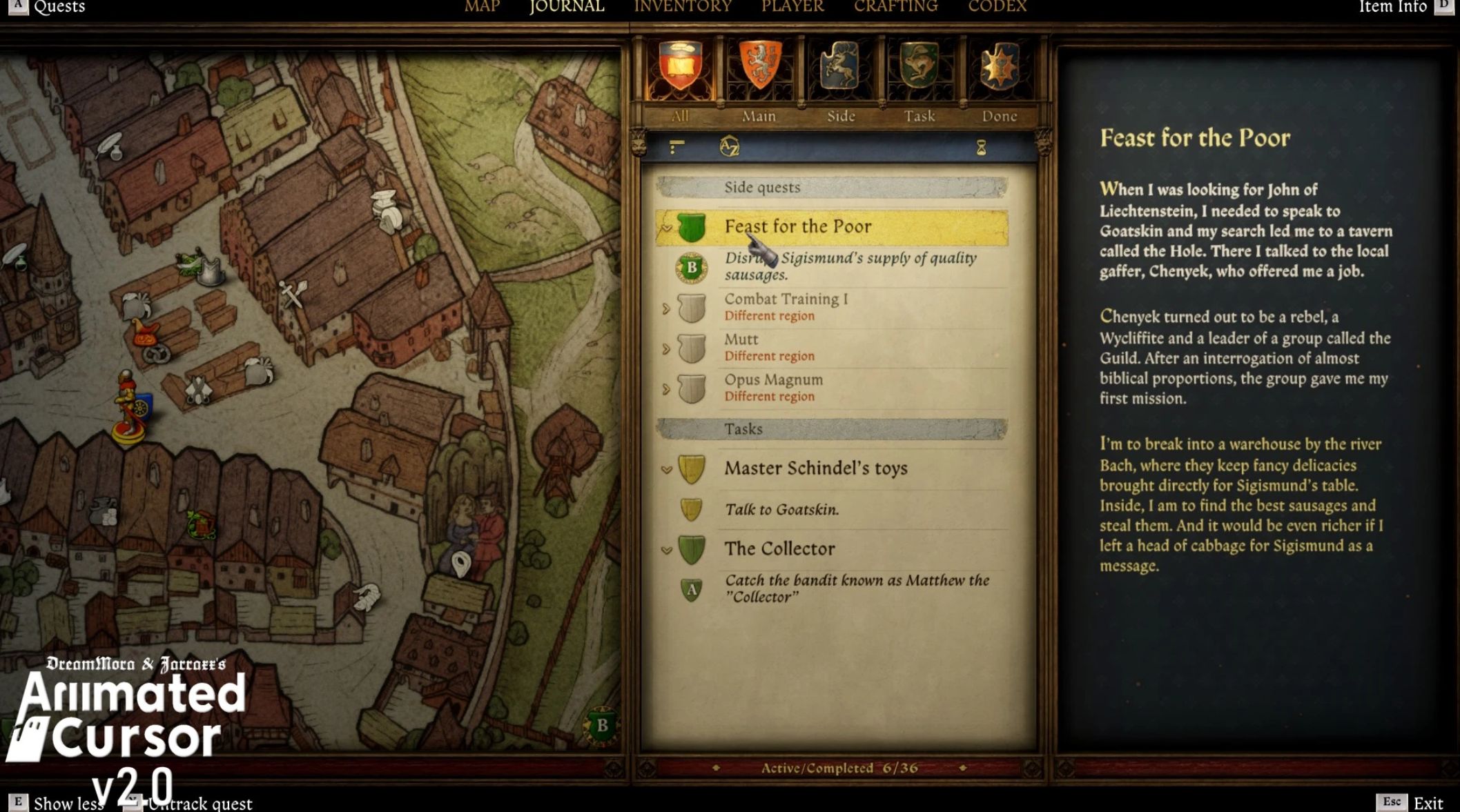Open the Codex tab
Viewport: 1460px width, 812px height.
point(997,7)
